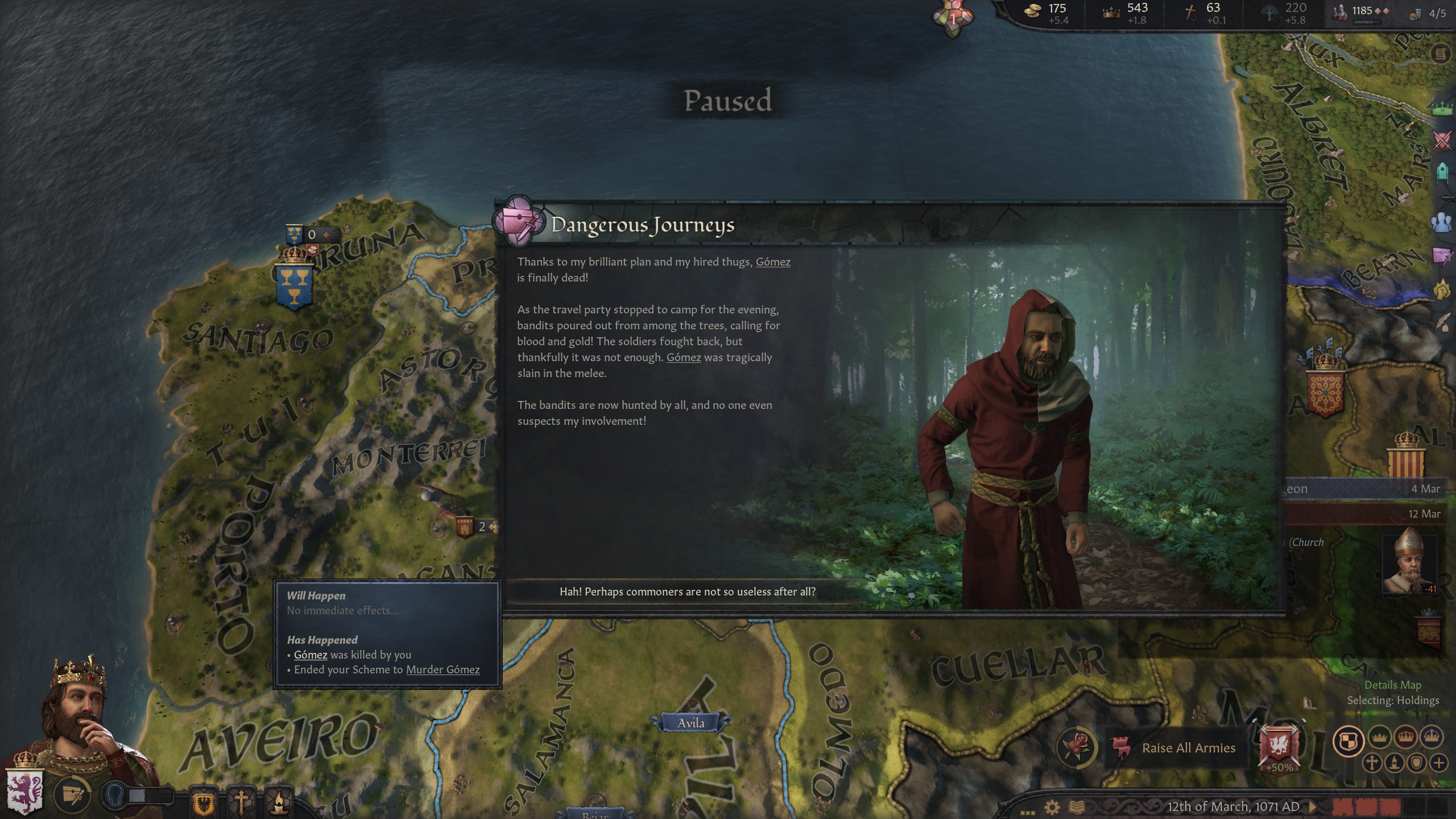This screenshot has height=819, width=1456.
Task: Open the faith crucifix panel
Action: [241, 803]
